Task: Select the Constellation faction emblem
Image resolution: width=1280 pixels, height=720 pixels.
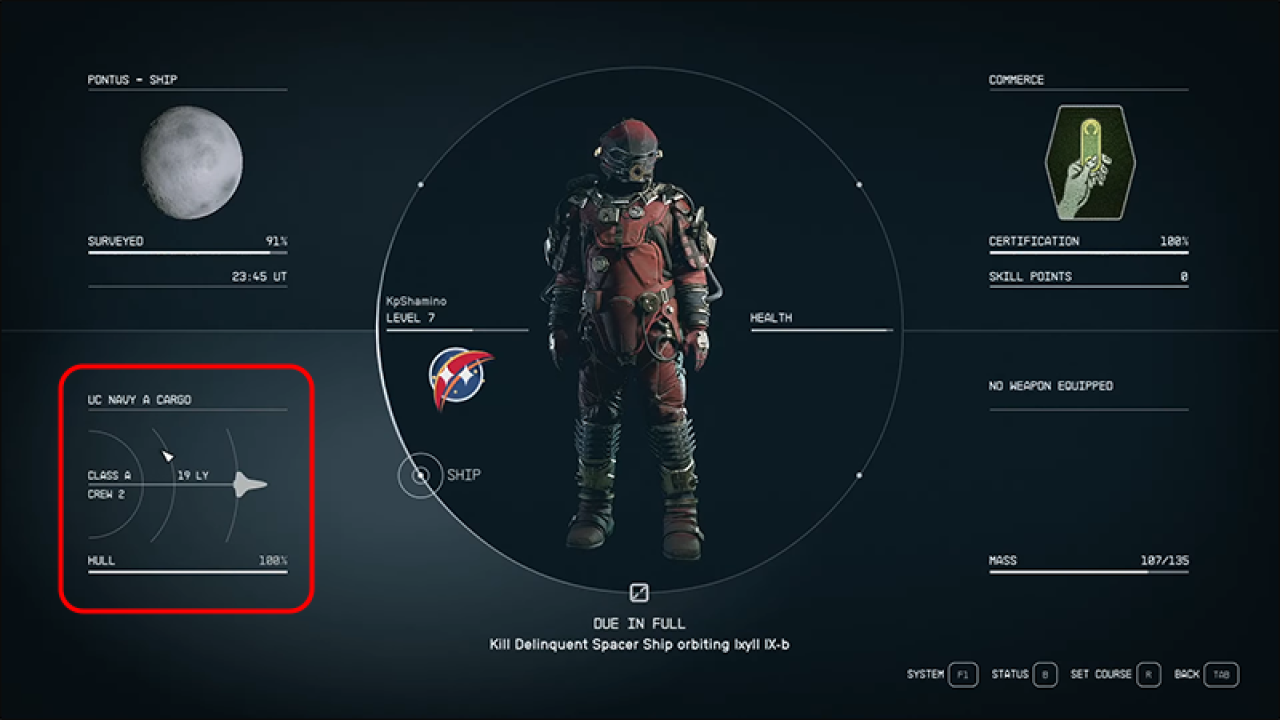Action: [x=459, y=375]
